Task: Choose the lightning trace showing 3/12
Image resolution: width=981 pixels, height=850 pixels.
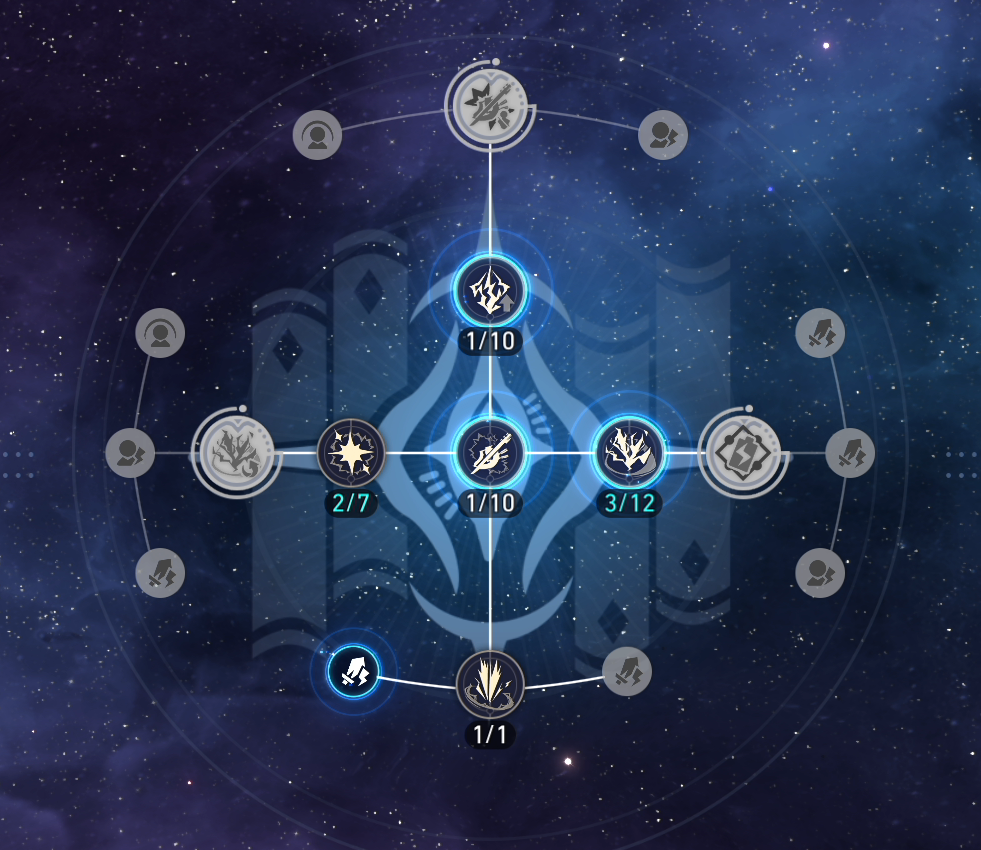Action: (x=629, y=452)
